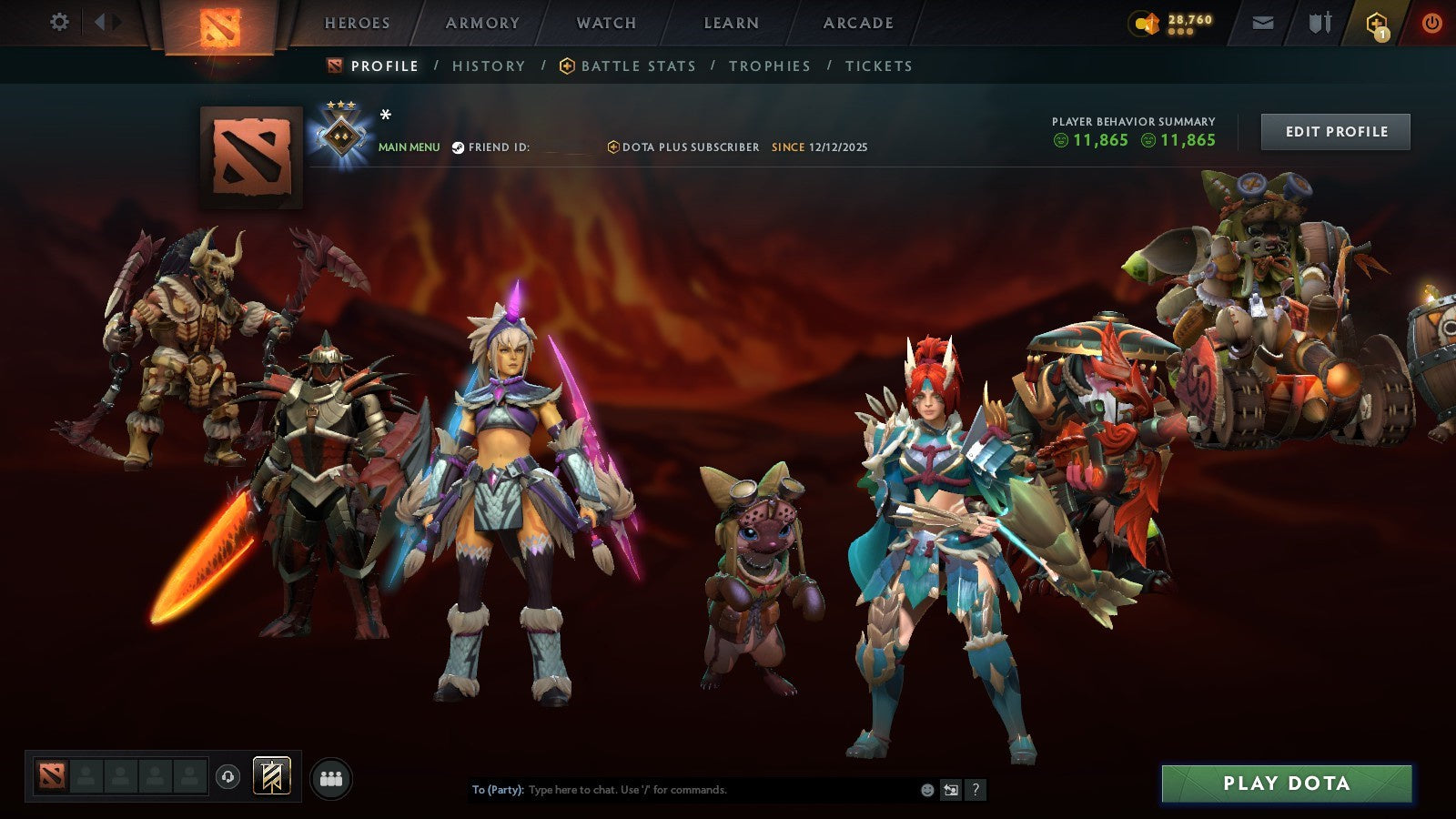Click the party chat input field
The image size is (1456, 819).
tap(682, 791)
